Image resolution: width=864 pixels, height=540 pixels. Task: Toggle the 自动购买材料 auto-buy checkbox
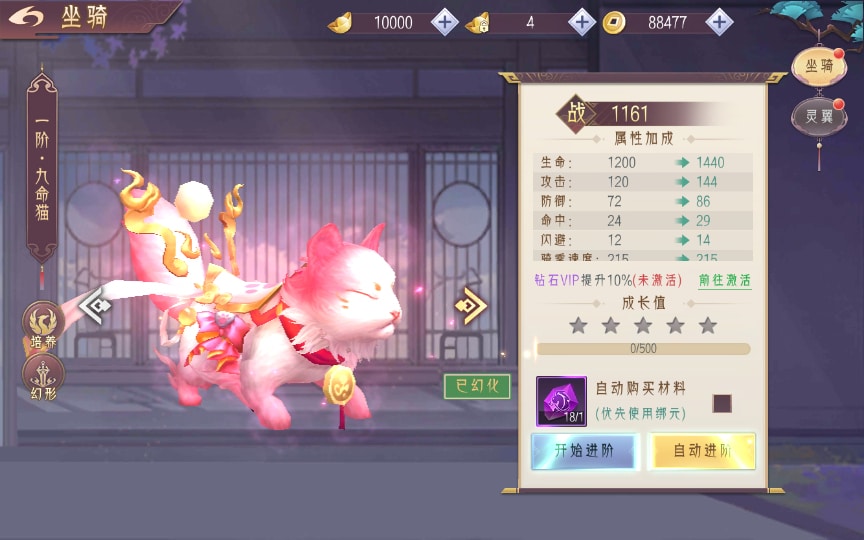(x=722, y=403)
